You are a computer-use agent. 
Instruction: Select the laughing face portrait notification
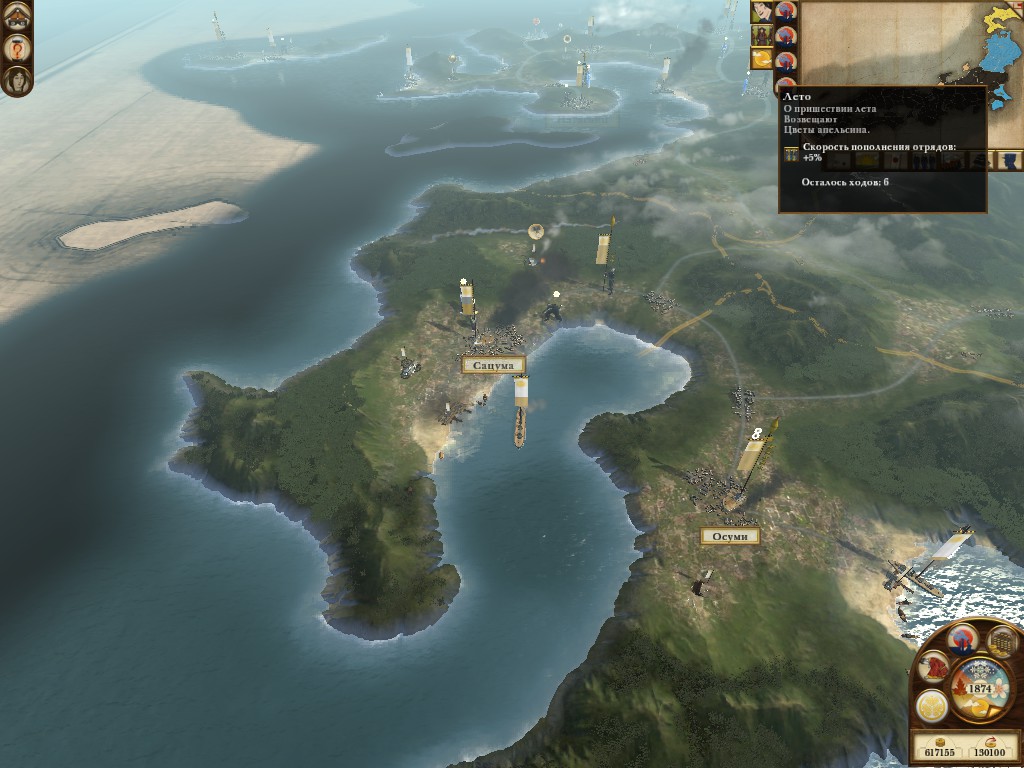click(x=760, y=12)
